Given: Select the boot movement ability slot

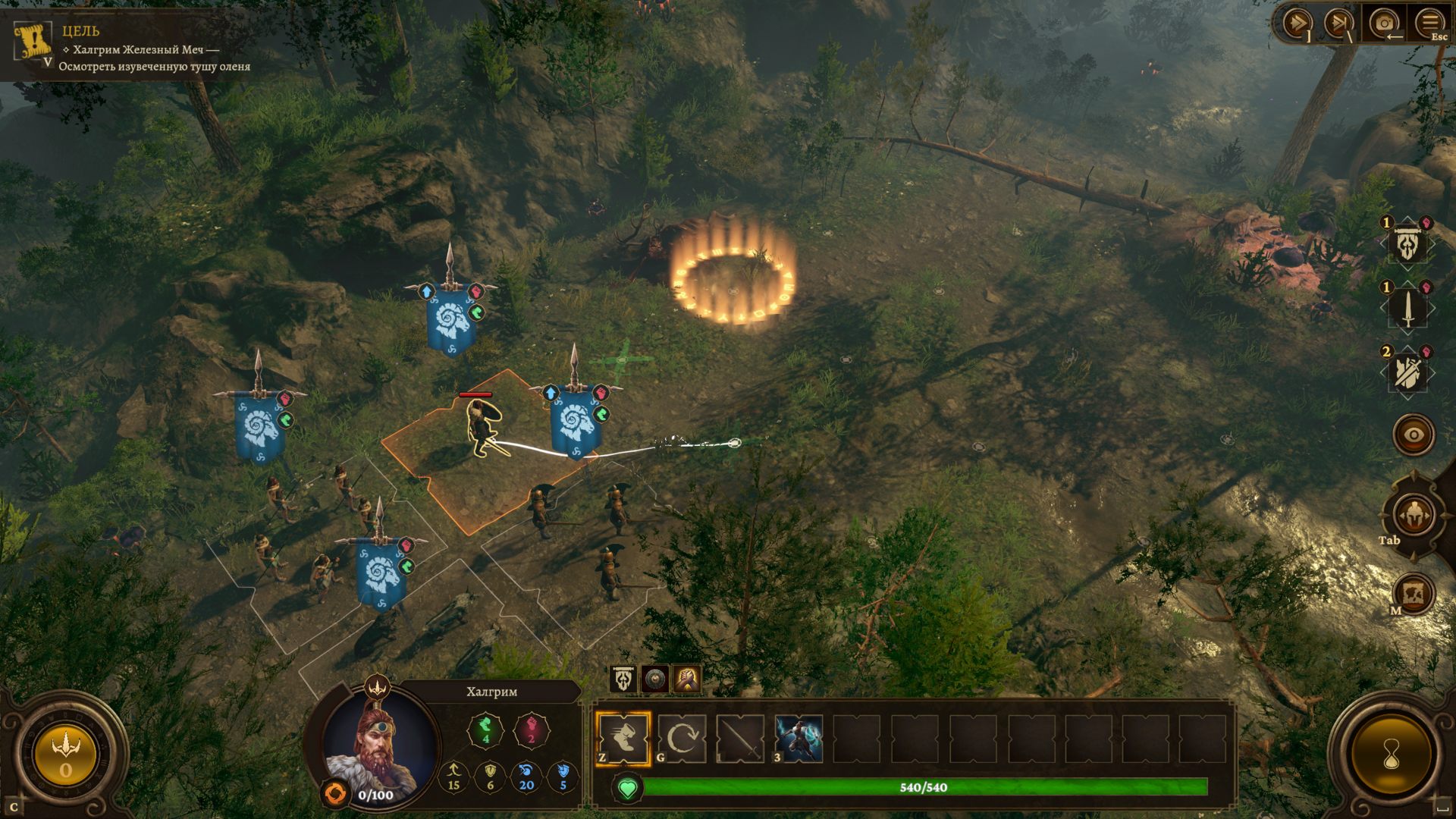Looking at the screenshot, I should coord(623,738).
